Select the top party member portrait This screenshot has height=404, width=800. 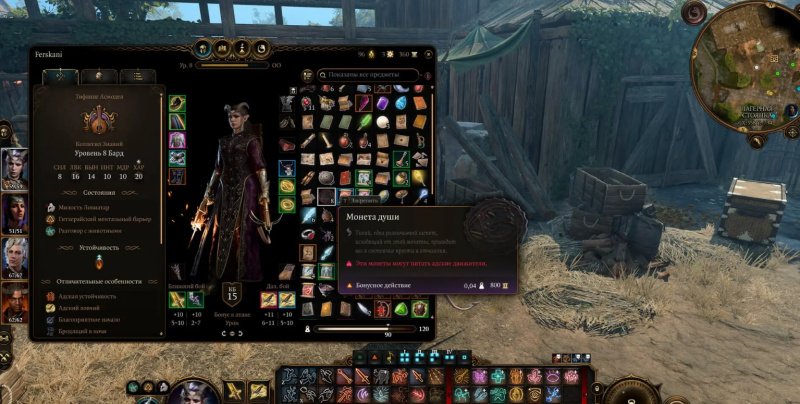[x=15, y=166]
